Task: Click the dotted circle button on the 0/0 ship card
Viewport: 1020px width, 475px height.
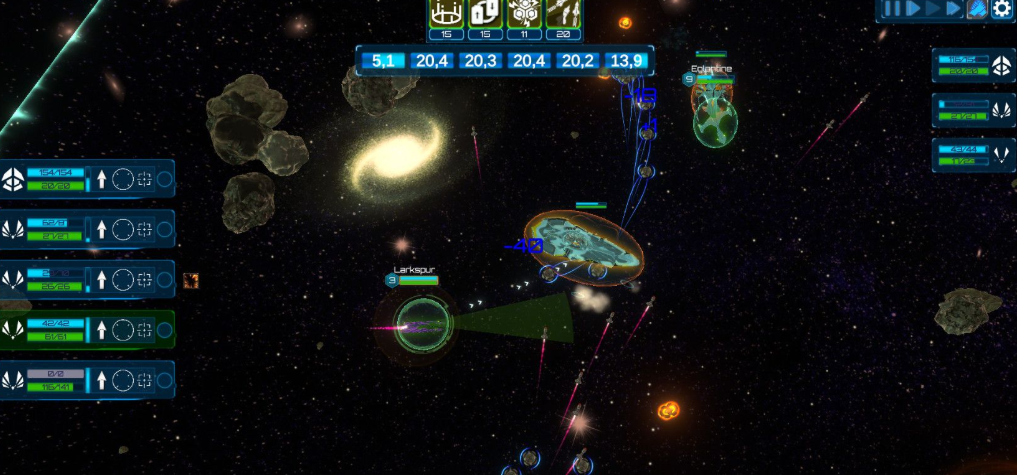Action: click(122, 380)
